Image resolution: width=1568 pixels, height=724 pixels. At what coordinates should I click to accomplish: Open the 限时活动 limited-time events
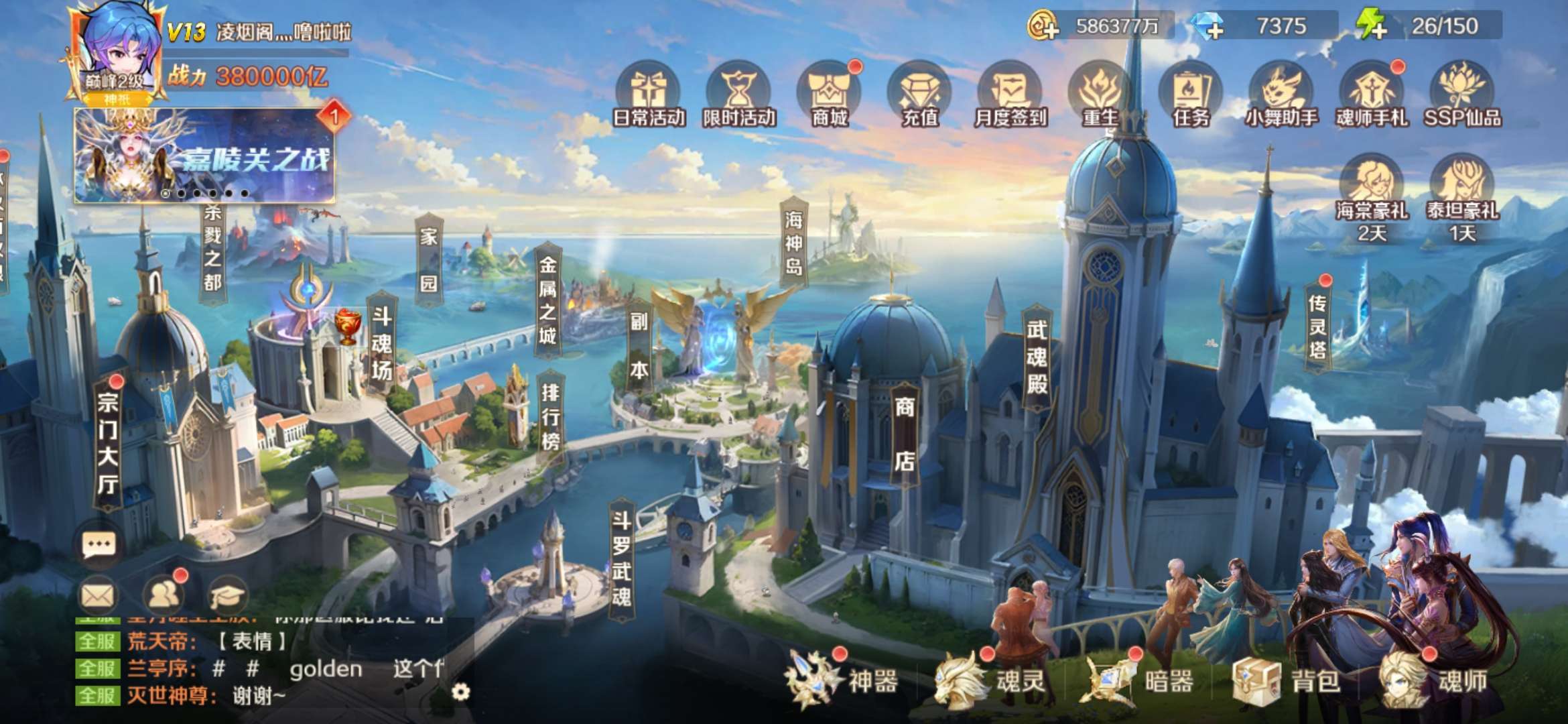738,94
